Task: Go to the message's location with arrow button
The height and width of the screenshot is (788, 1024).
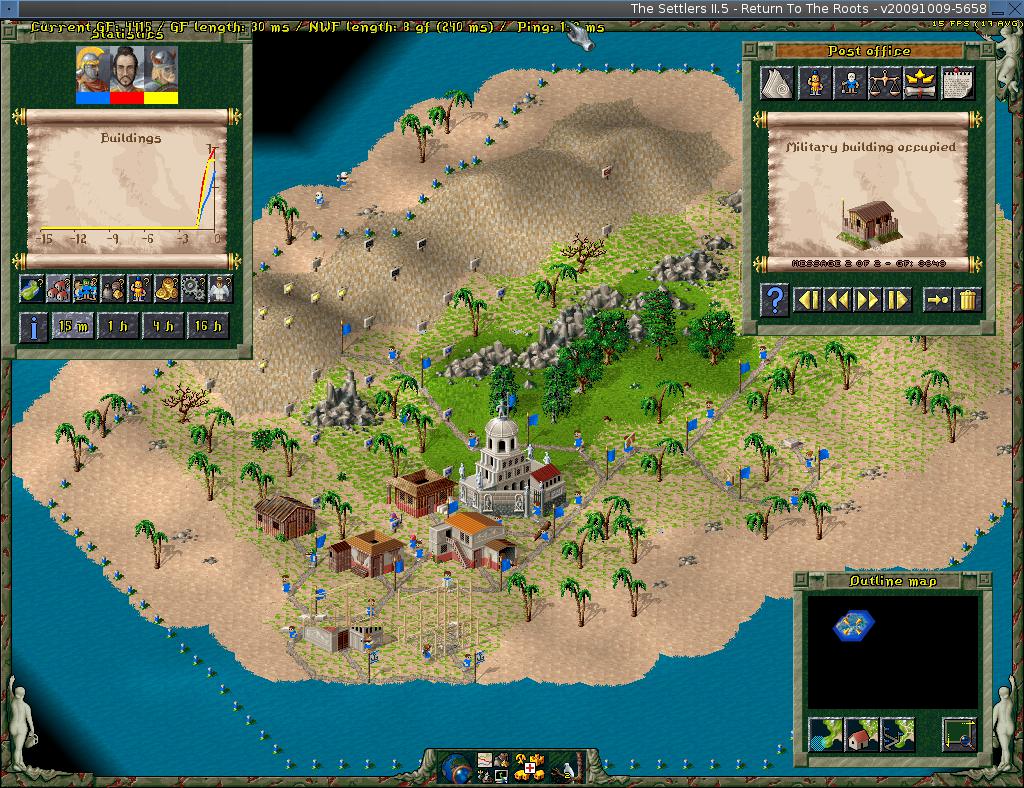Action: click(937, 299)
